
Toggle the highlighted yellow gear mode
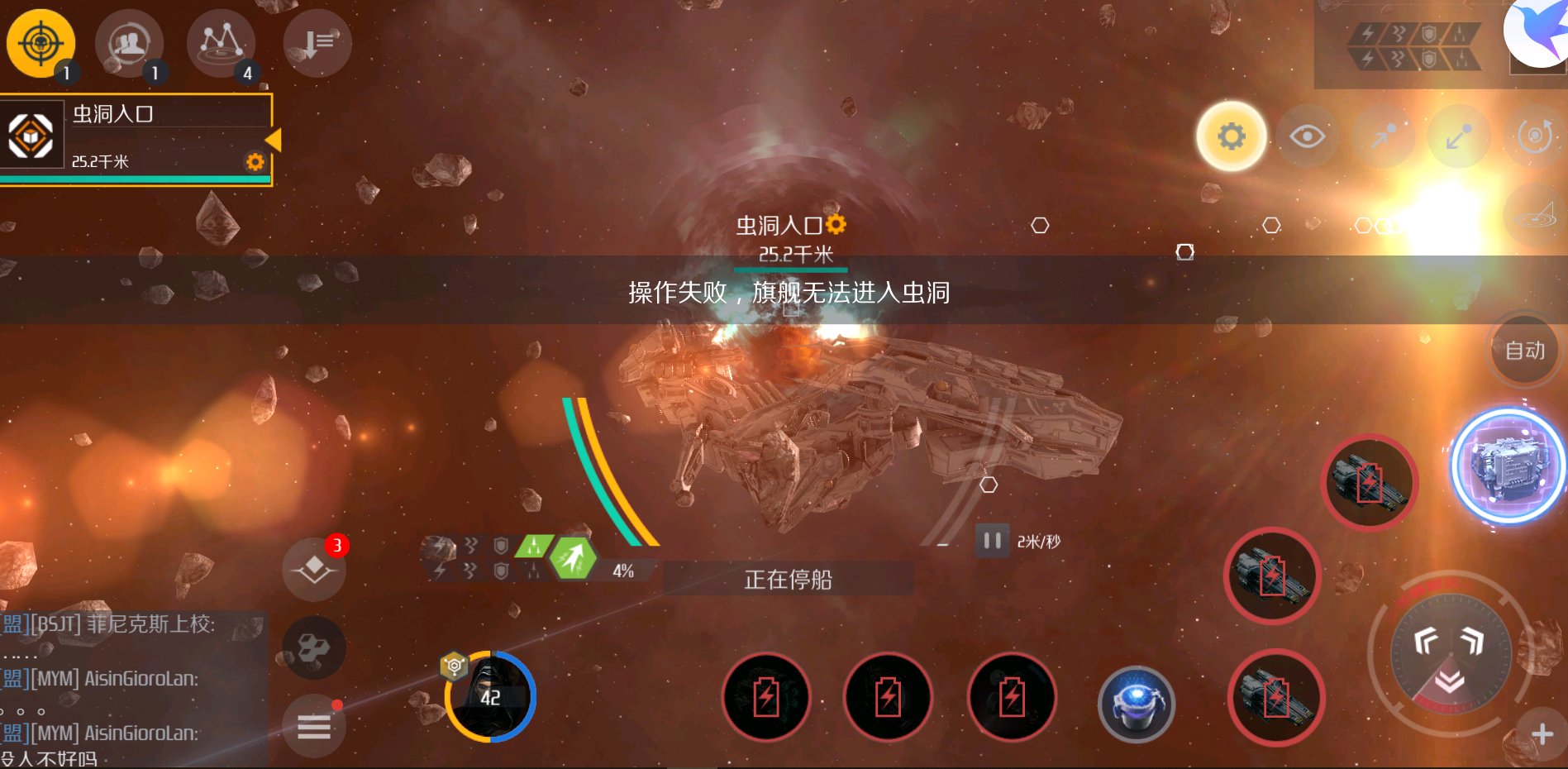(1230, 136)
